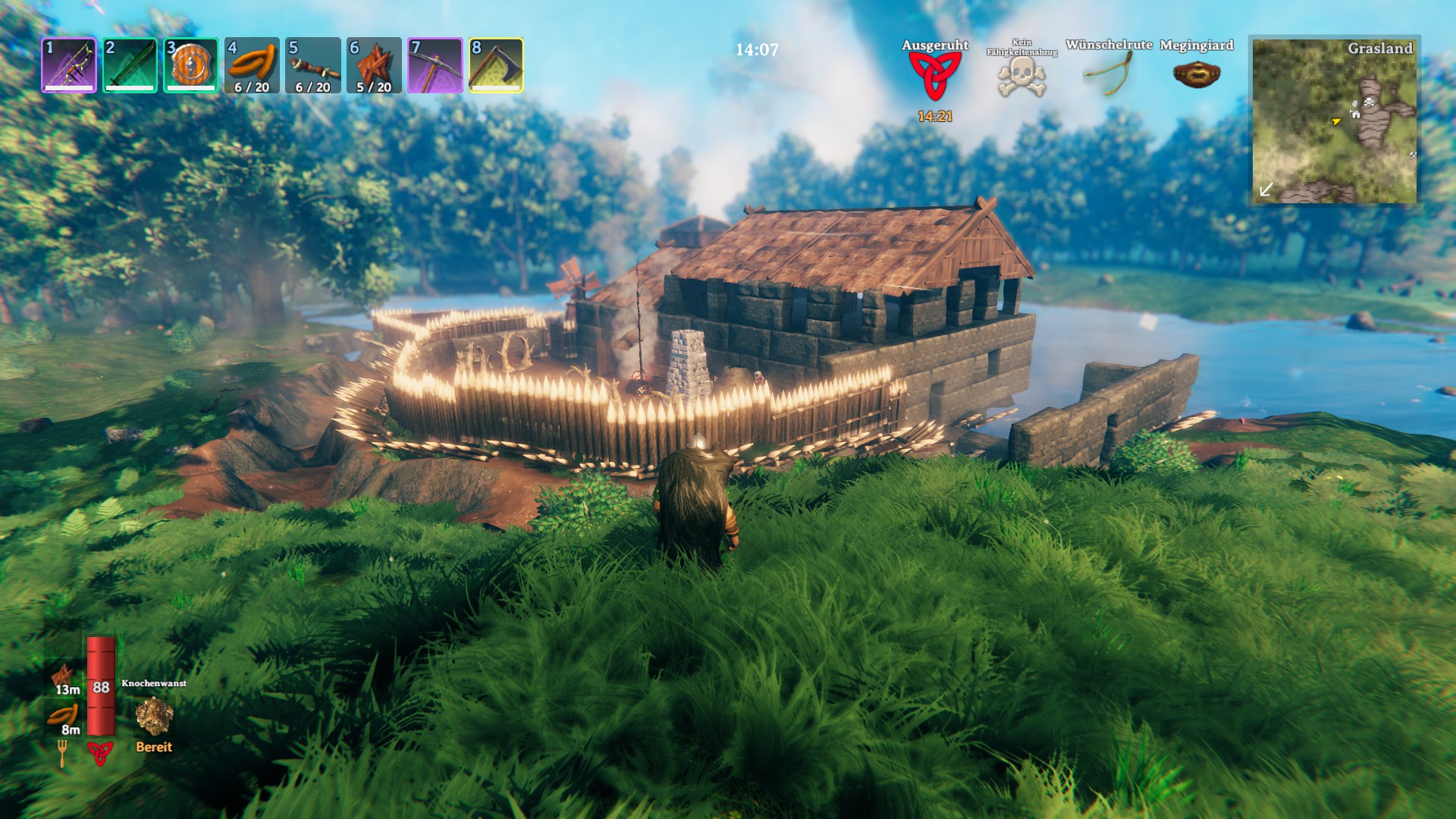This screenshot has width=1456, height=819.
Task: Equip the green sword from slot 2
Action: point(130,65)
